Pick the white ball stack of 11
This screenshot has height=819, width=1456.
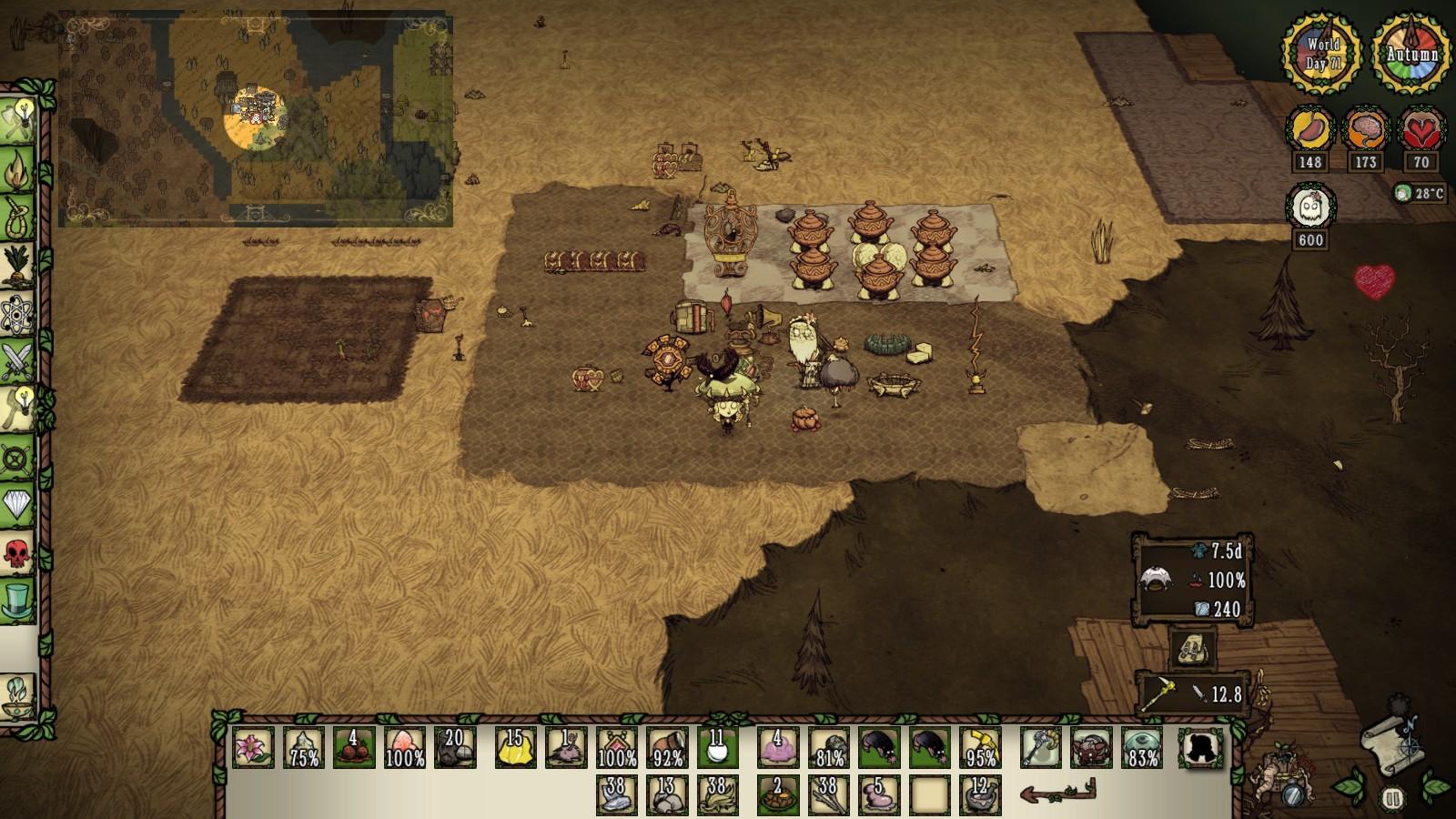click(718, 747)
